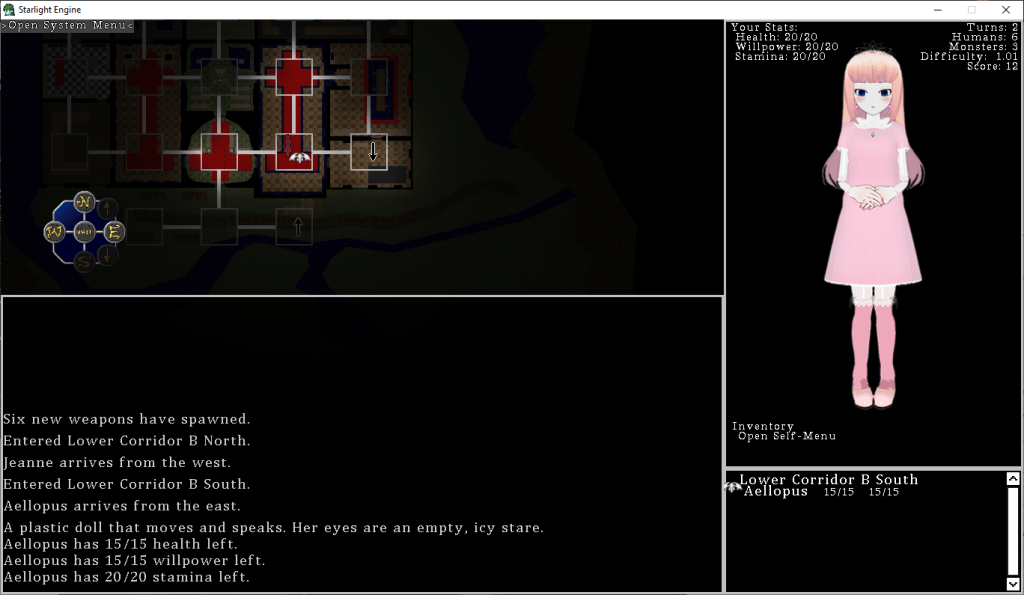Open the System Menu
Viewport: 1024px width, 595px height.
pyautogui.click(x=67, y=26)
